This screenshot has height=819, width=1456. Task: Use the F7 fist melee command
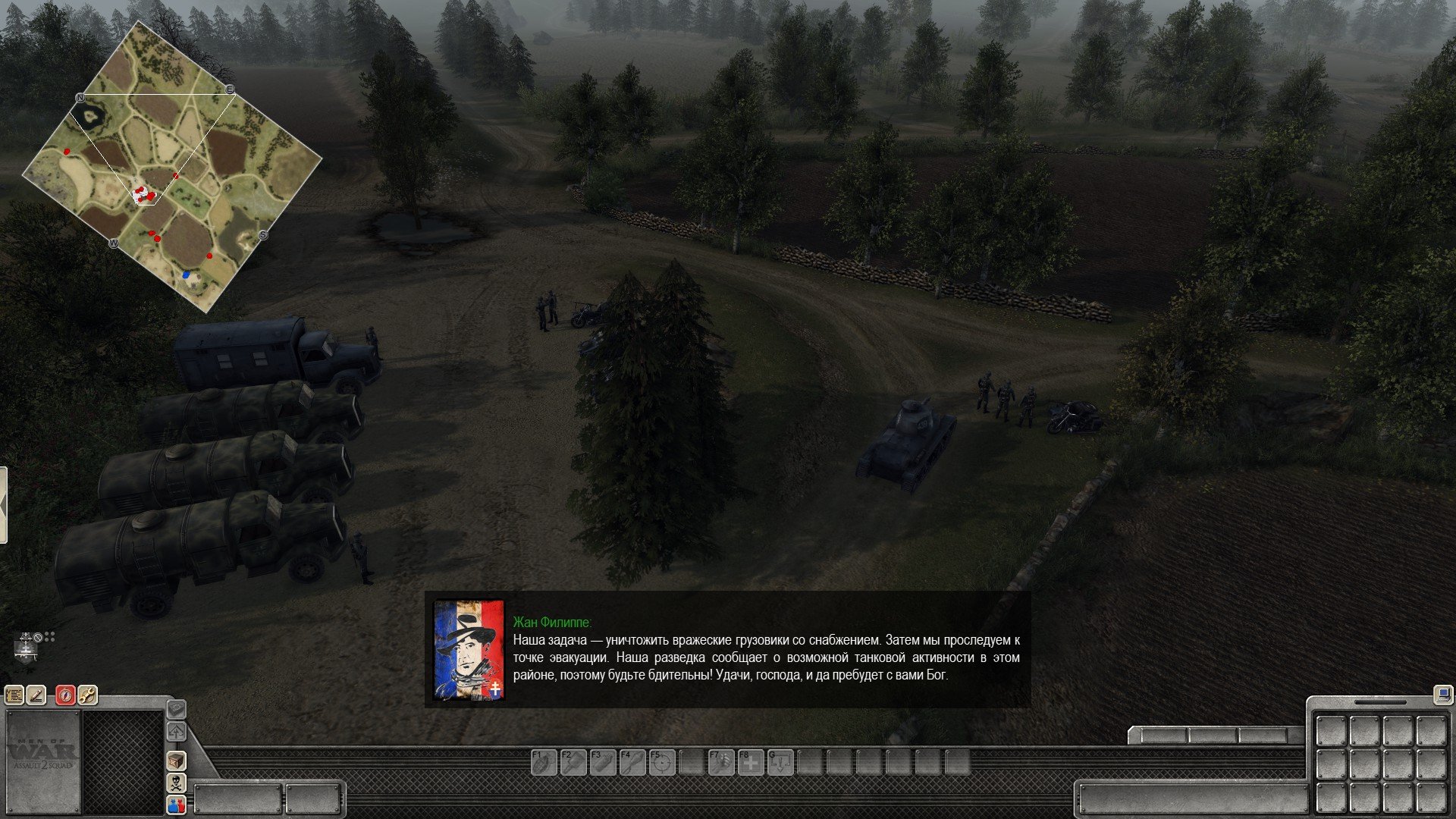720,762
